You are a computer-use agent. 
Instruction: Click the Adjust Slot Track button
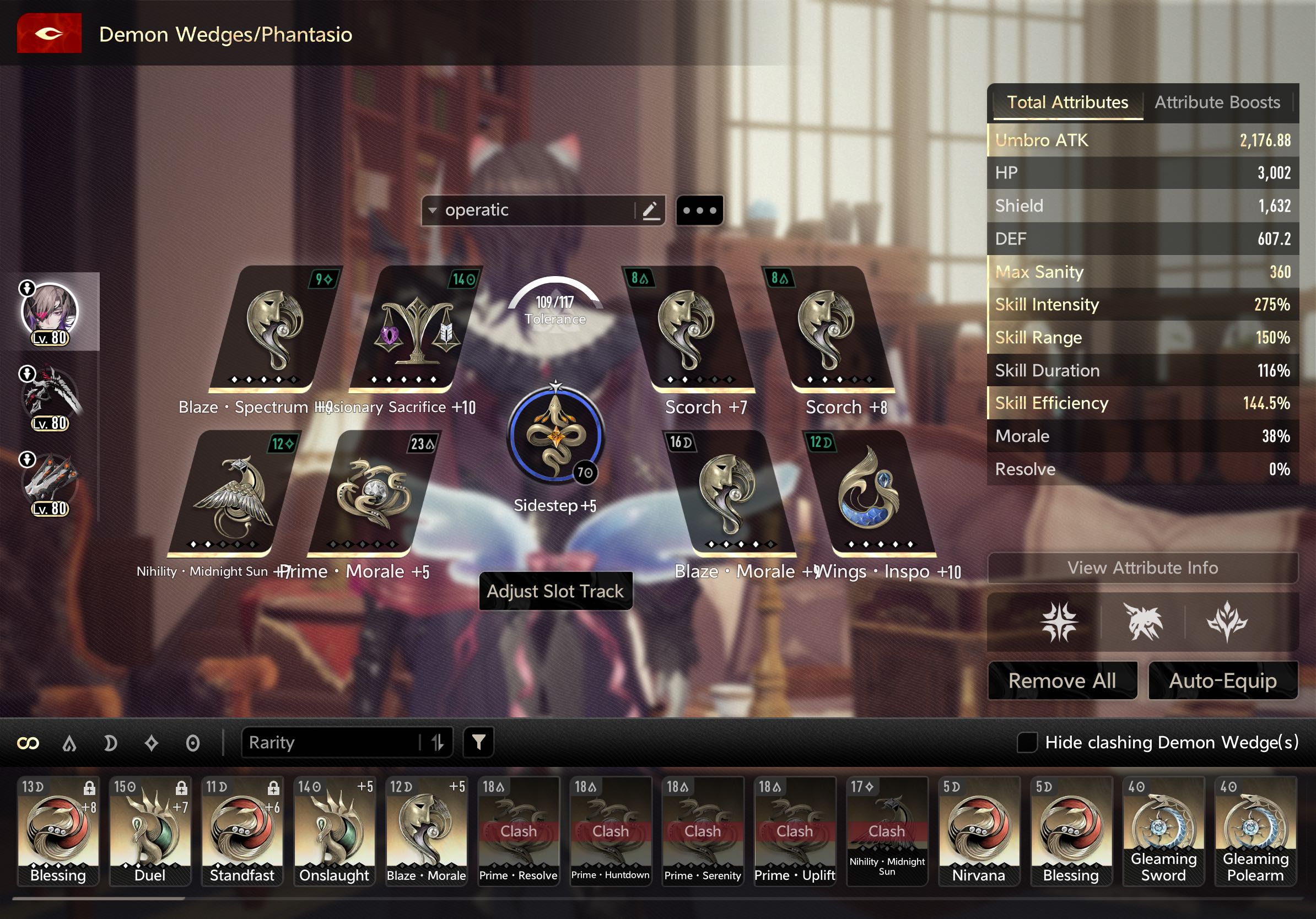tap(555, 591)
